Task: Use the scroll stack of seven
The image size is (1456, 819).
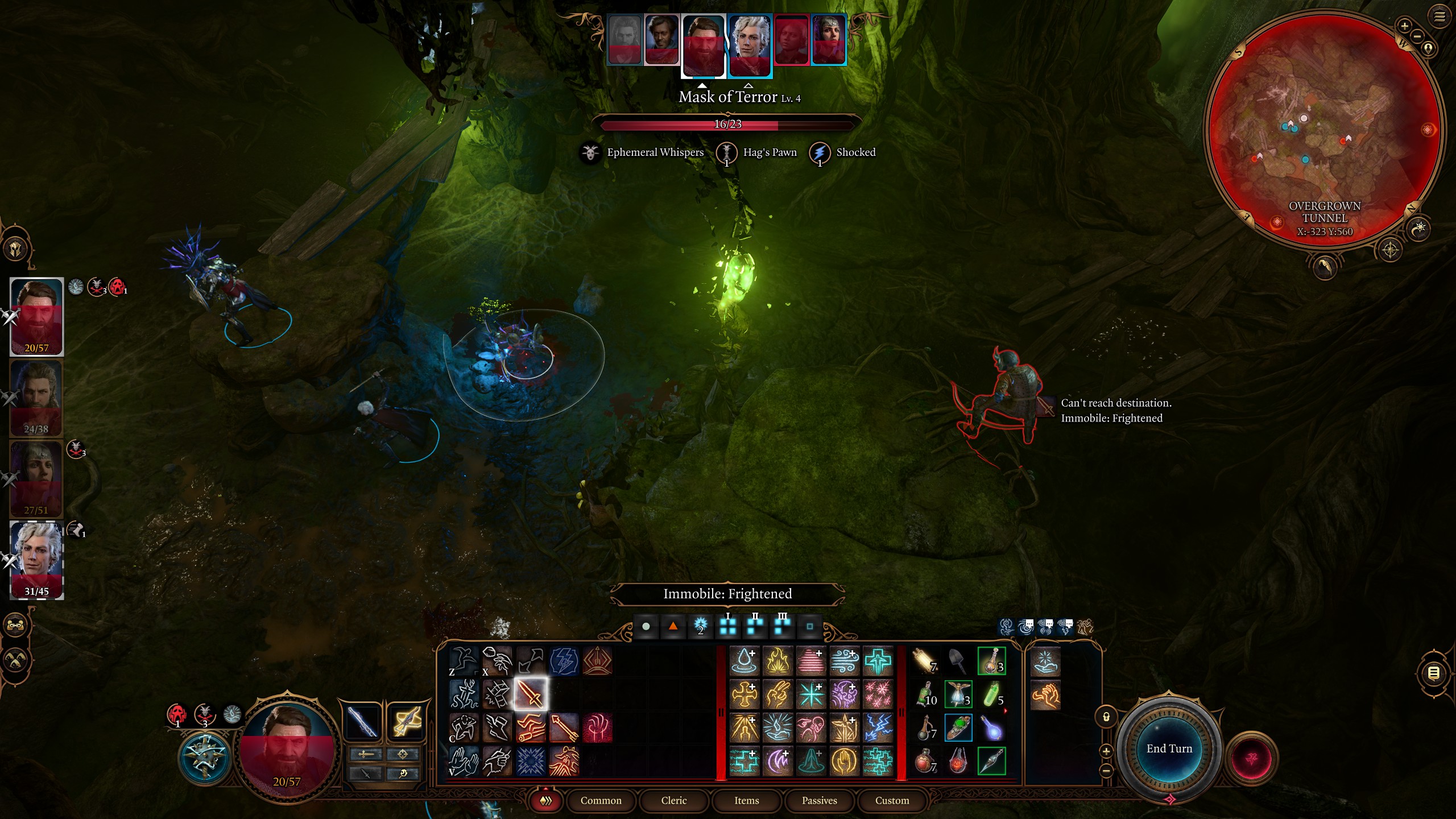Action: tap(925, 661)
